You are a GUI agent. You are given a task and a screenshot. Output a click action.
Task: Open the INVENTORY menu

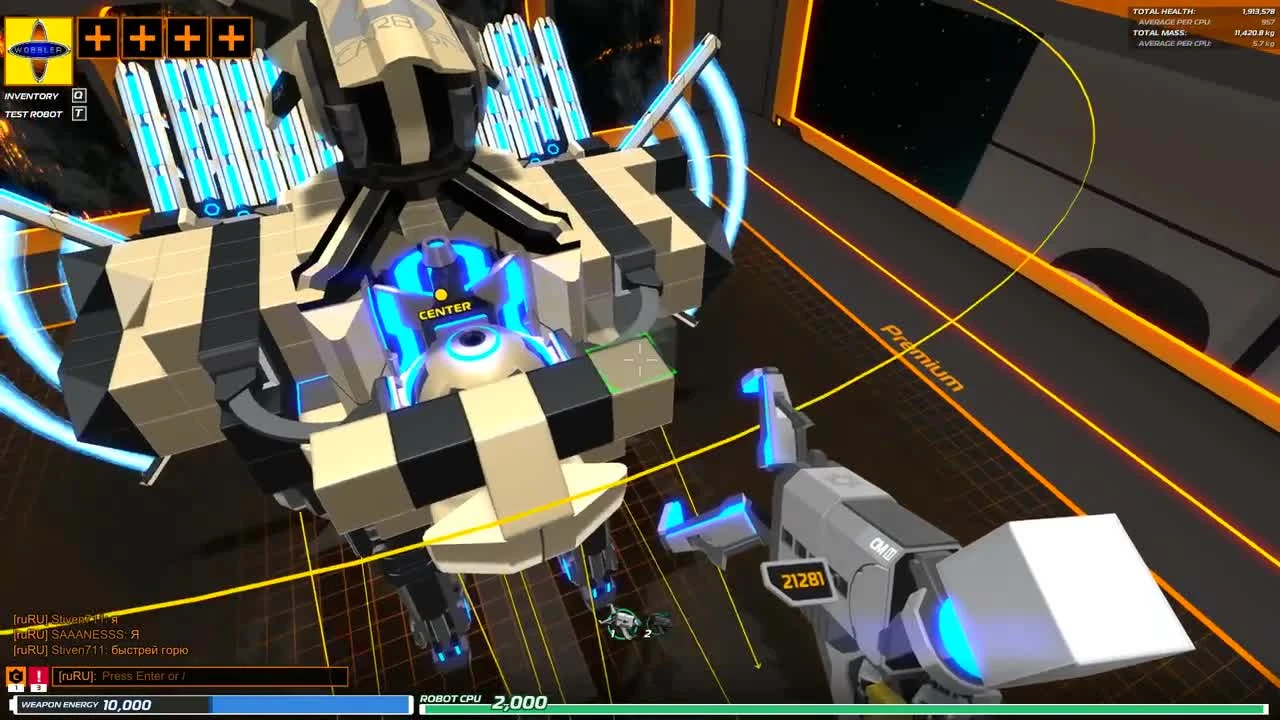click(x=32, y=95)
